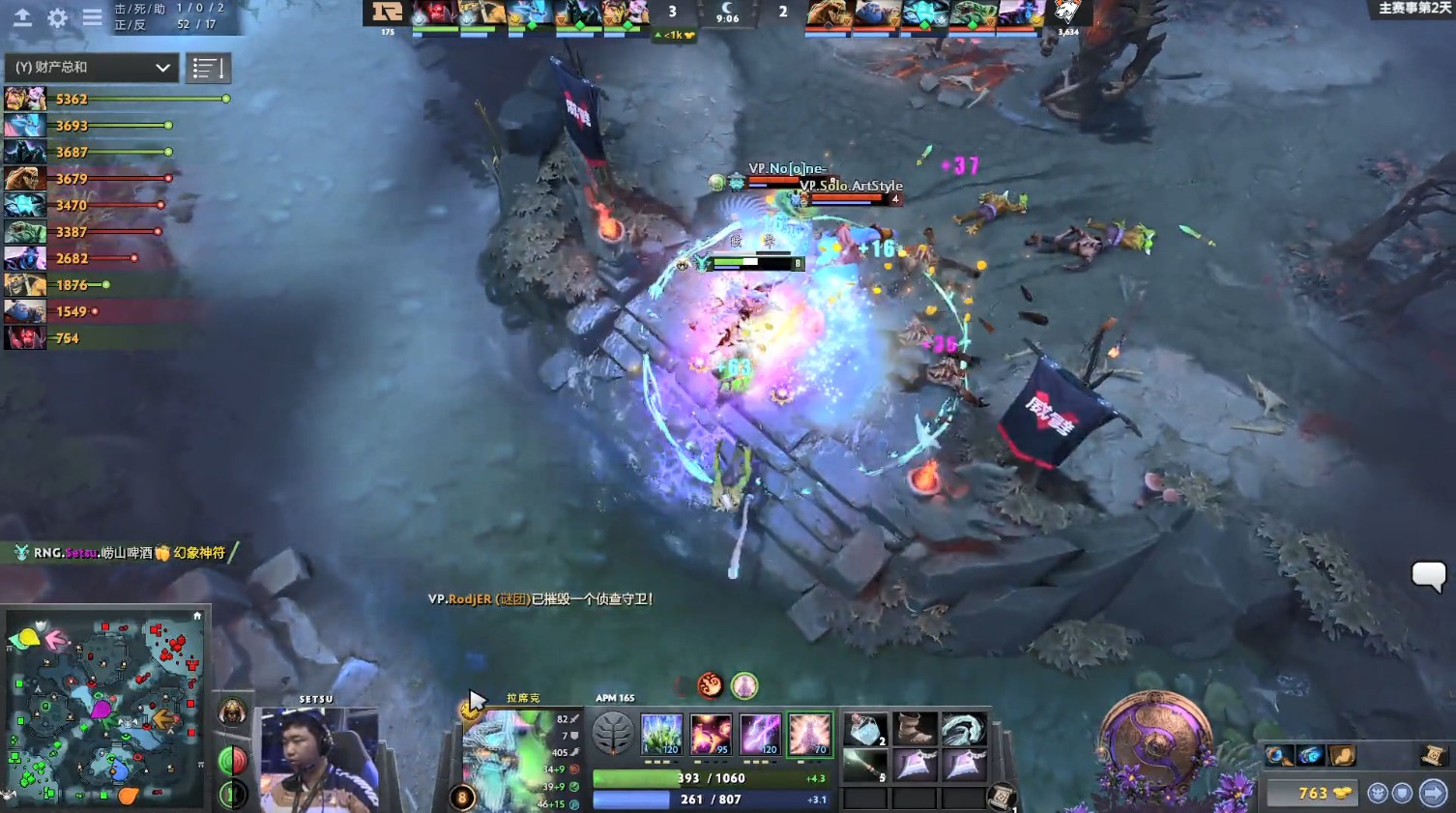This screenshot has width=1456, height=813.
Task: Select Leshrac's Pulse Nova ability icon
Action: point(809,733)
